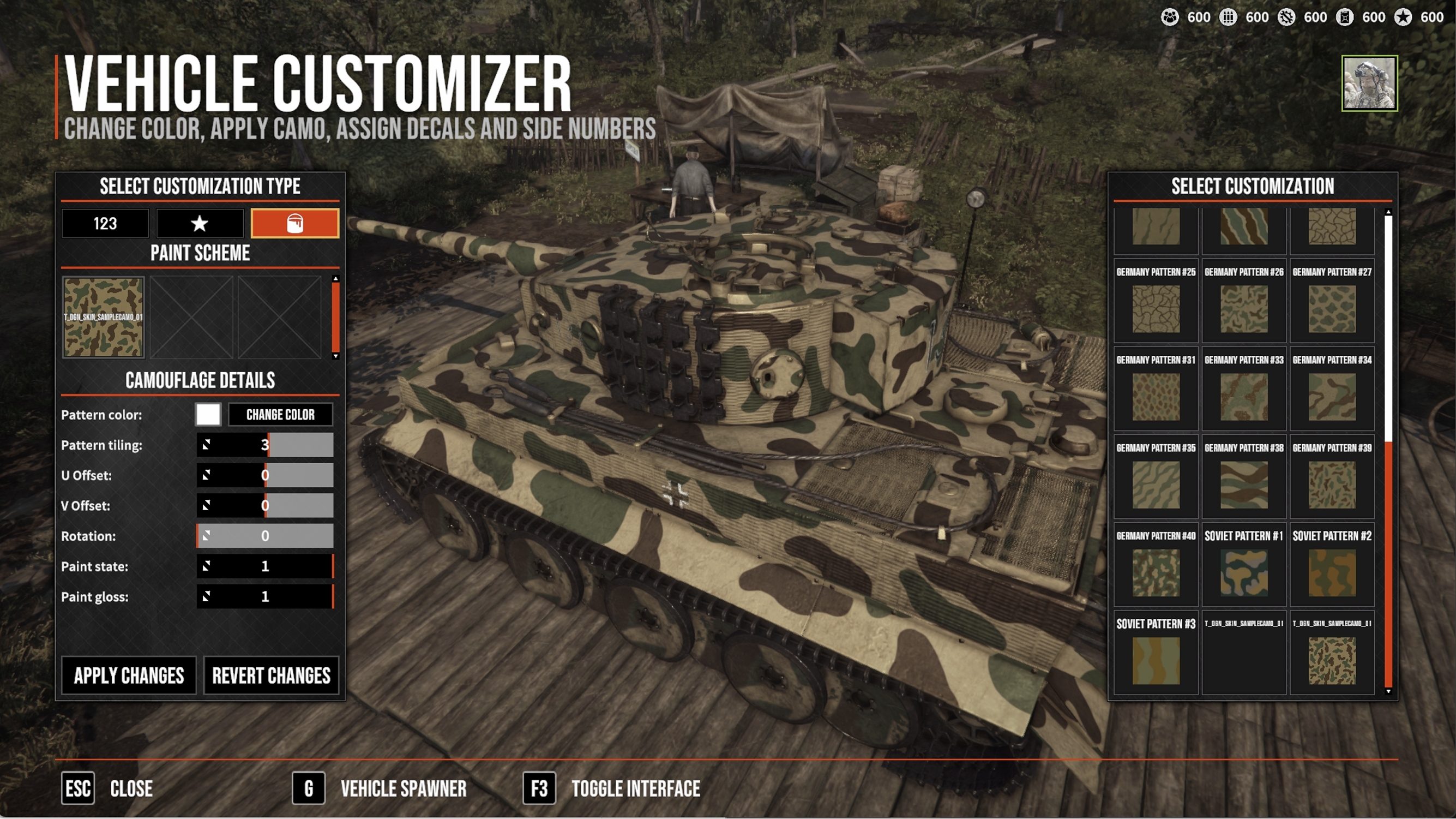The height and width of the screenshot is (819, 1456).
Task: Set the U Offset slider
Action: [x=265, y=476]
